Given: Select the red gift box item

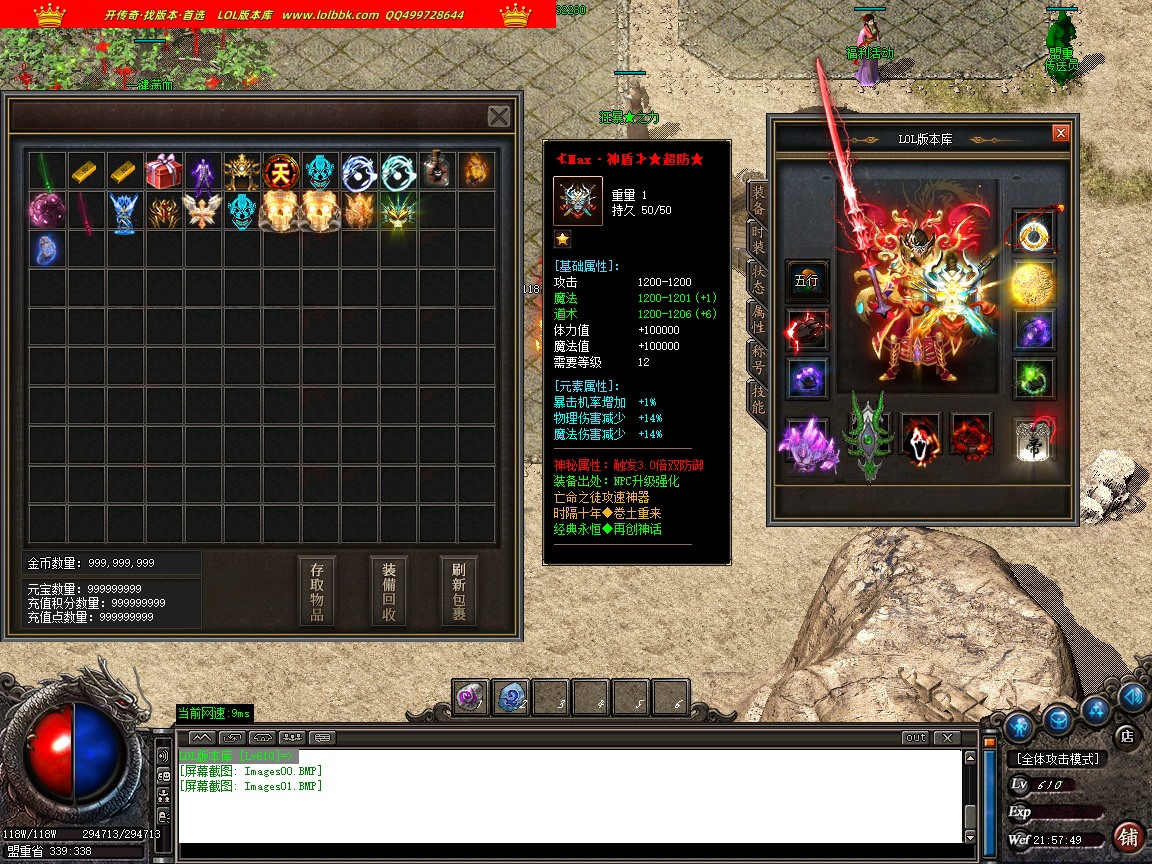Looking at the screenshot, I should coord(163,171).
